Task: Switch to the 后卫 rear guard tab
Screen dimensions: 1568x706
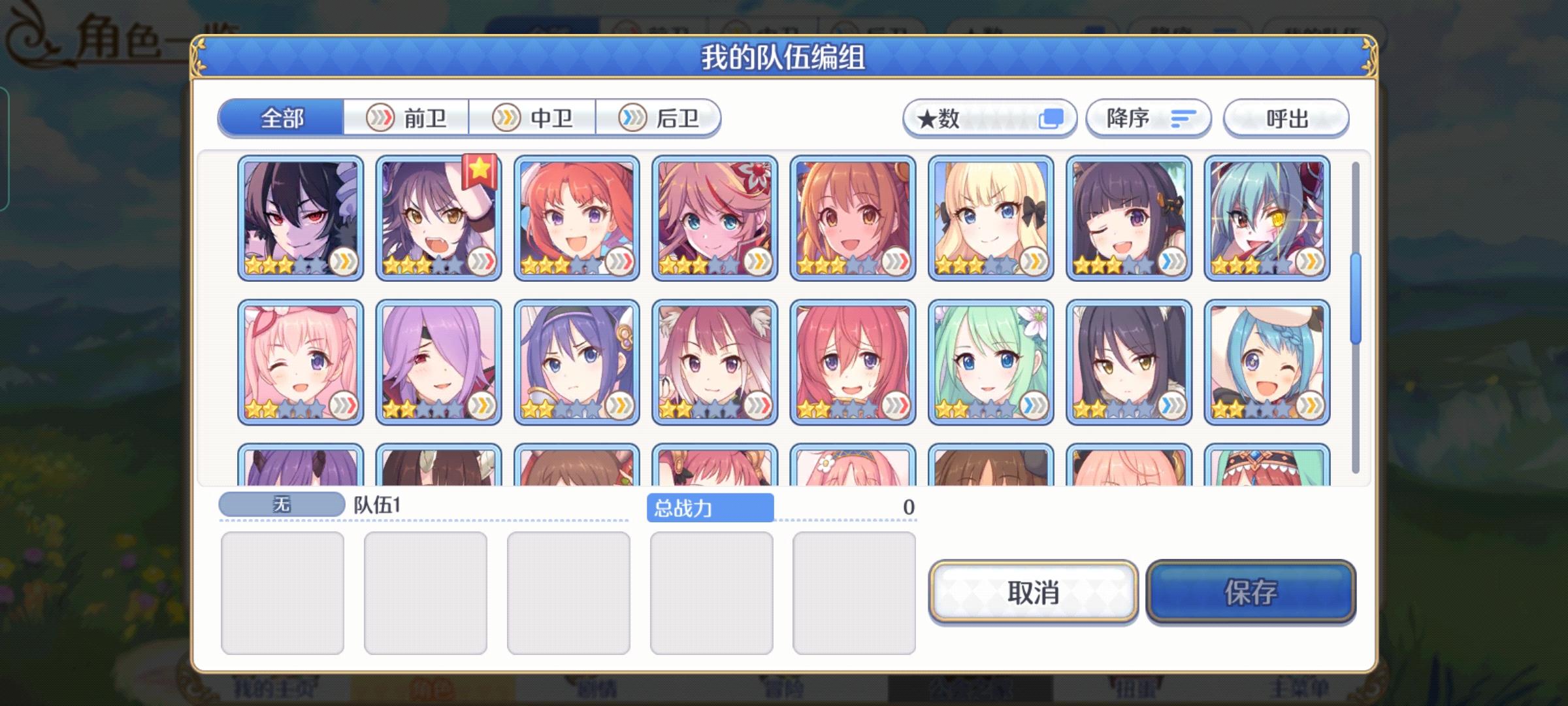Action: pos(660,118)
